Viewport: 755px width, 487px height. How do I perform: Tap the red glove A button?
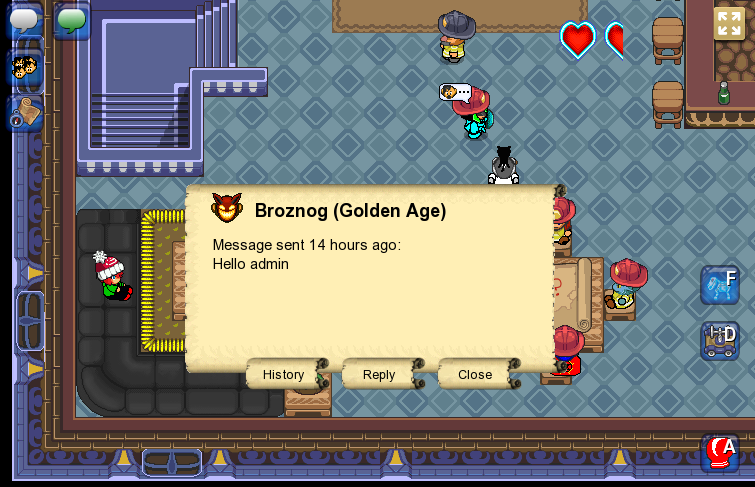[720, 452]
